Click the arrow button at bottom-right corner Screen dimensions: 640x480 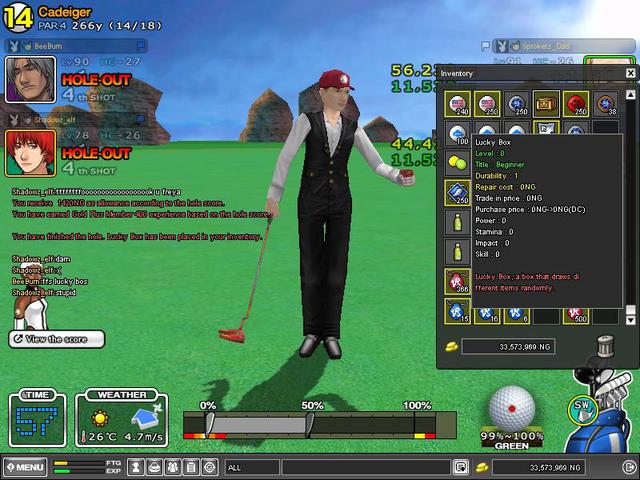632,467
